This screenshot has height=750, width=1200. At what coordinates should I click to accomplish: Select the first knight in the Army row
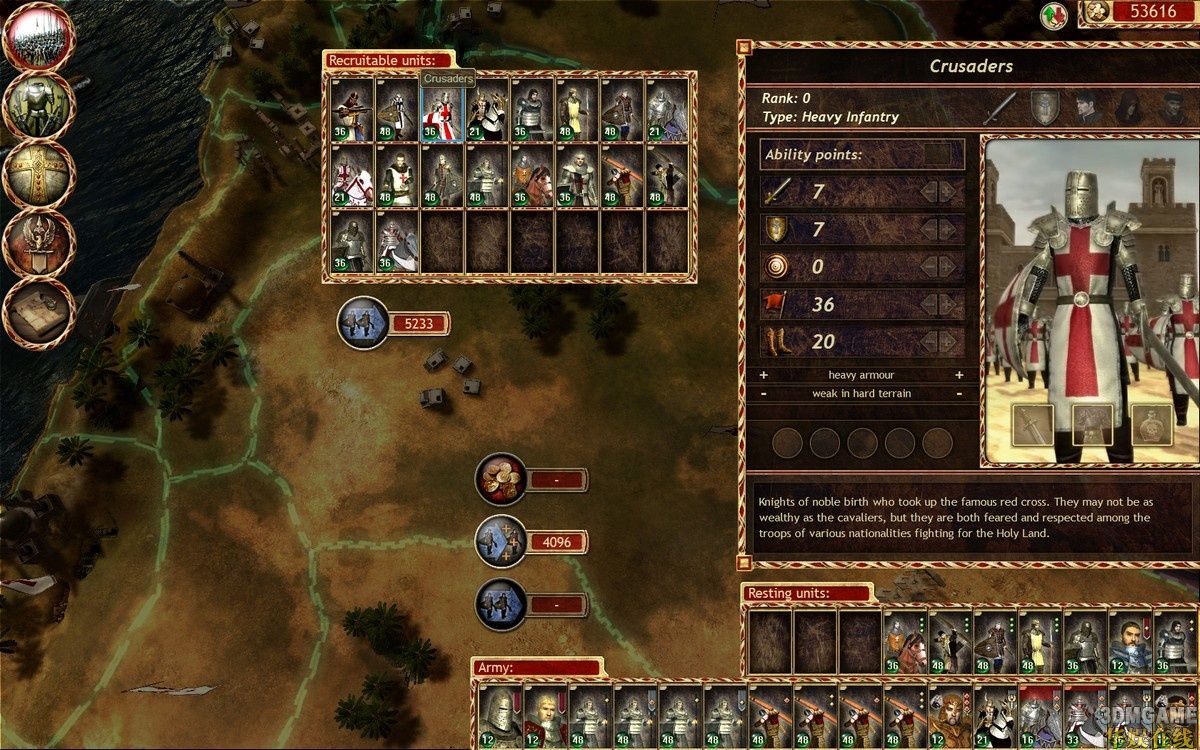pyautogui.click(x=496, y=717)
